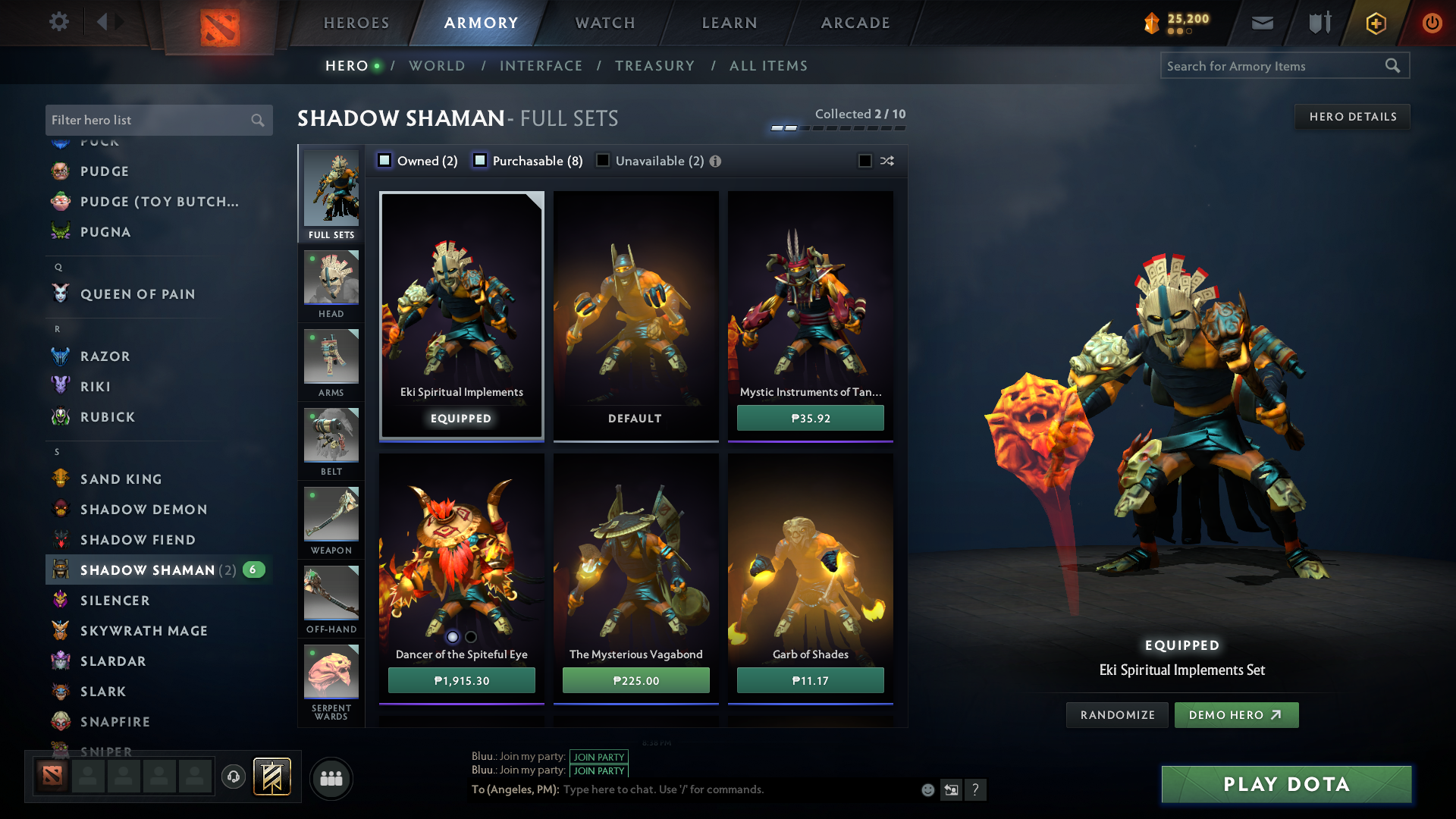Click Bluu's JOIN PARTY link
Screen dimensions: 1456x819
(x=598, y=757)
